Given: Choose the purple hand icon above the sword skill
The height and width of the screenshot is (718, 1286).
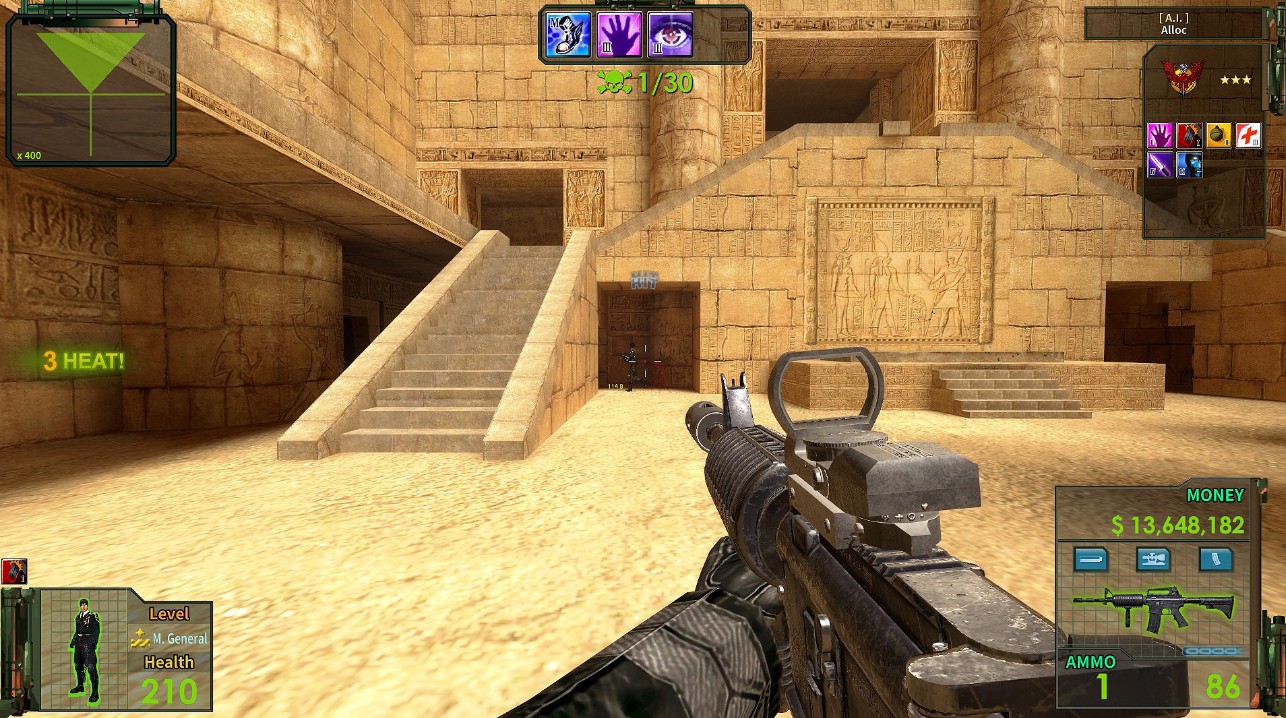Looking at the screenshot, I should point(1159,136).
